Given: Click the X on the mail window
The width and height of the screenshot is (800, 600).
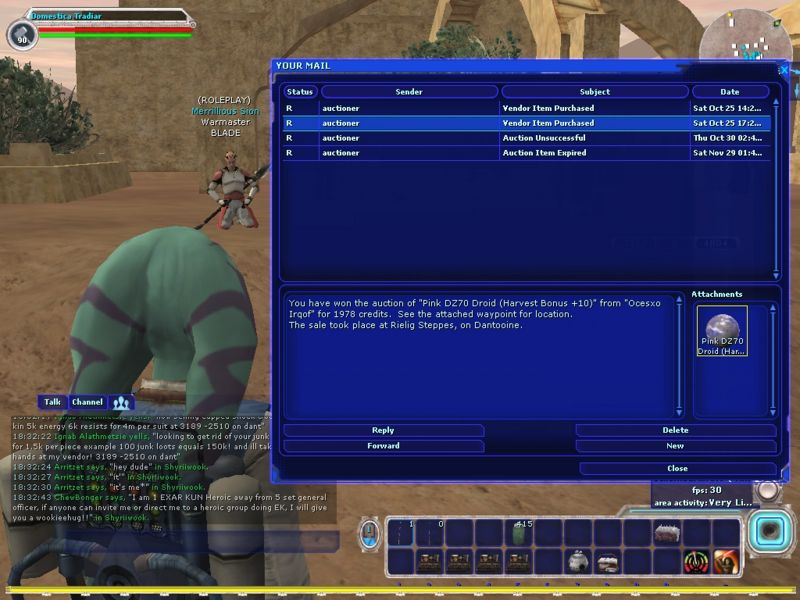Looking at the screenshot, I should click(x=784, y=68).
